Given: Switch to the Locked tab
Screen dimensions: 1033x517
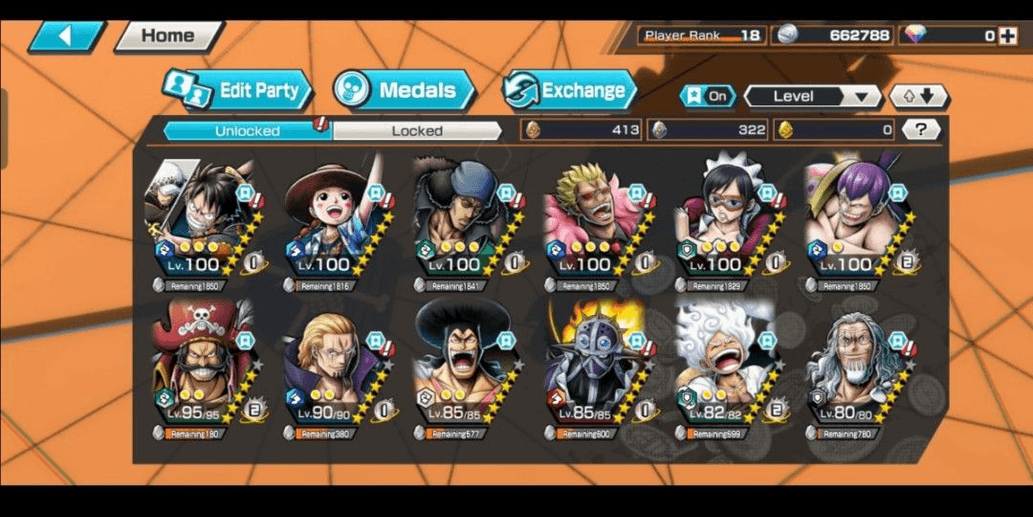Looking at the screenshot, I should point(417,131).
